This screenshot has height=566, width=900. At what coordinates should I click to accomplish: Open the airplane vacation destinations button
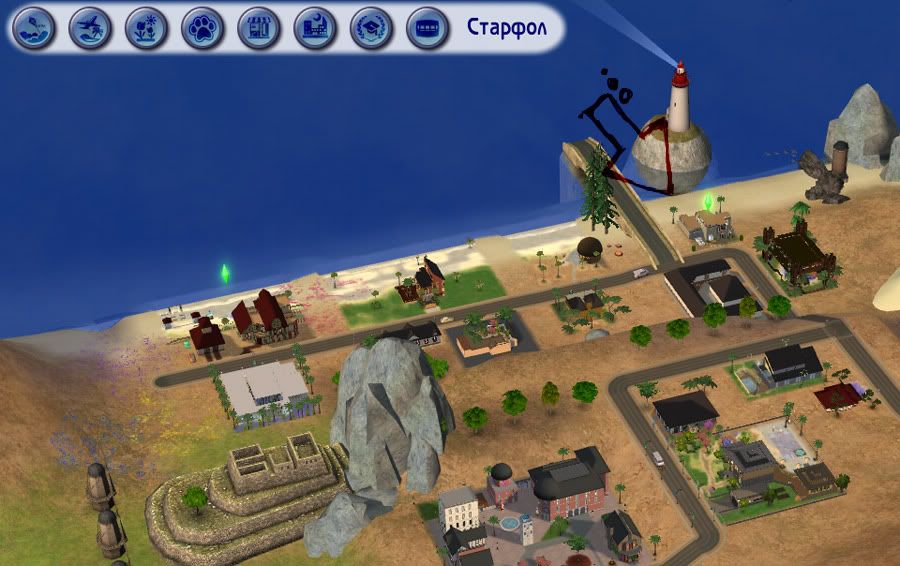click(90, 28)
